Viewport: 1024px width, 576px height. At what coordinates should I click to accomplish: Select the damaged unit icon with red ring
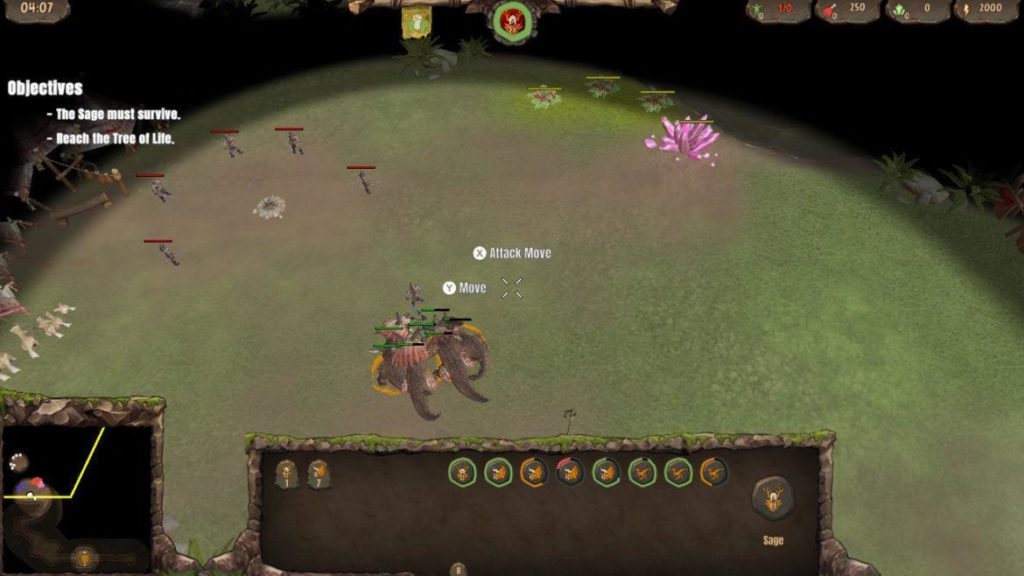pyautogui.click(x=569, y=472)
